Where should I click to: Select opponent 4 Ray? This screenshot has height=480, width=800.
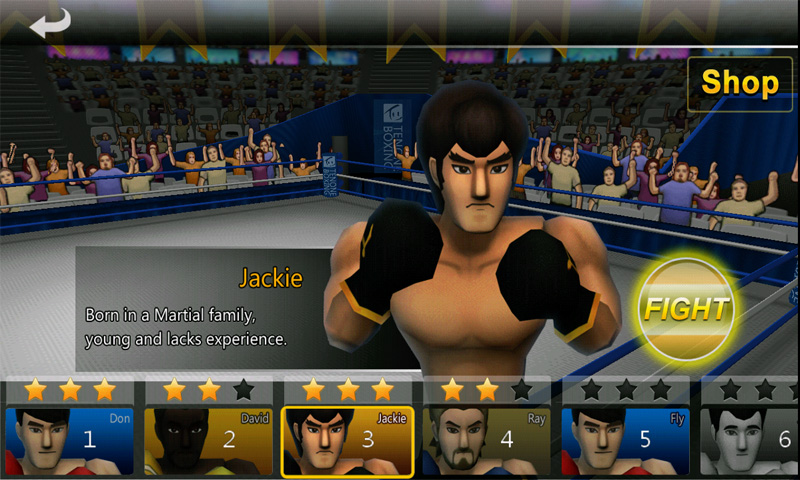487,440
